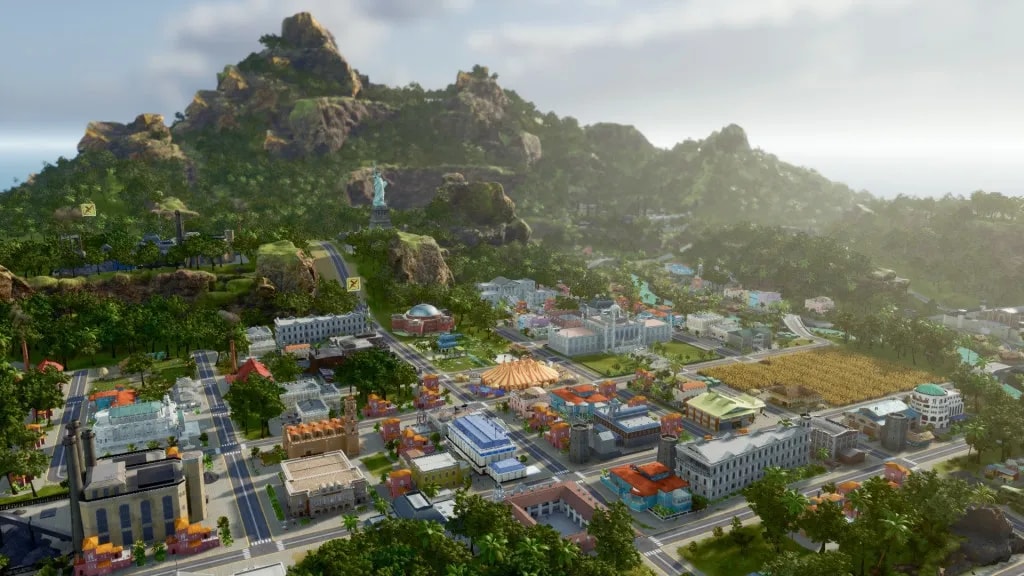This screenshot has height=576, width=1024.
Task: Select the yellow alert marker beside the hillside road
Action: click(353, 284)
